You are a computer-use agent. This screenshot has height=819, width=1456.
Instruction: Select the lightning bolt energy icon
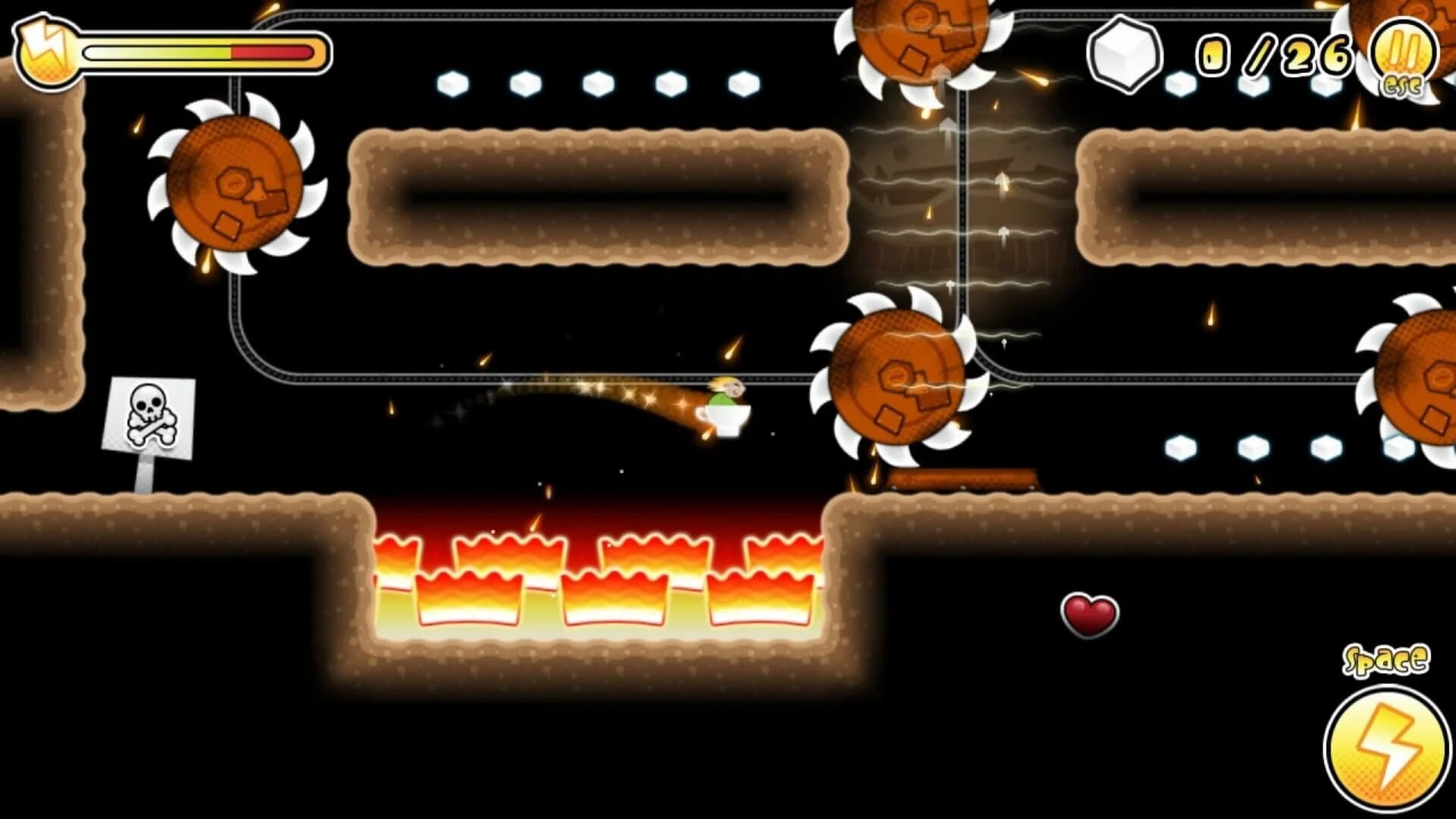click(47, 47)
